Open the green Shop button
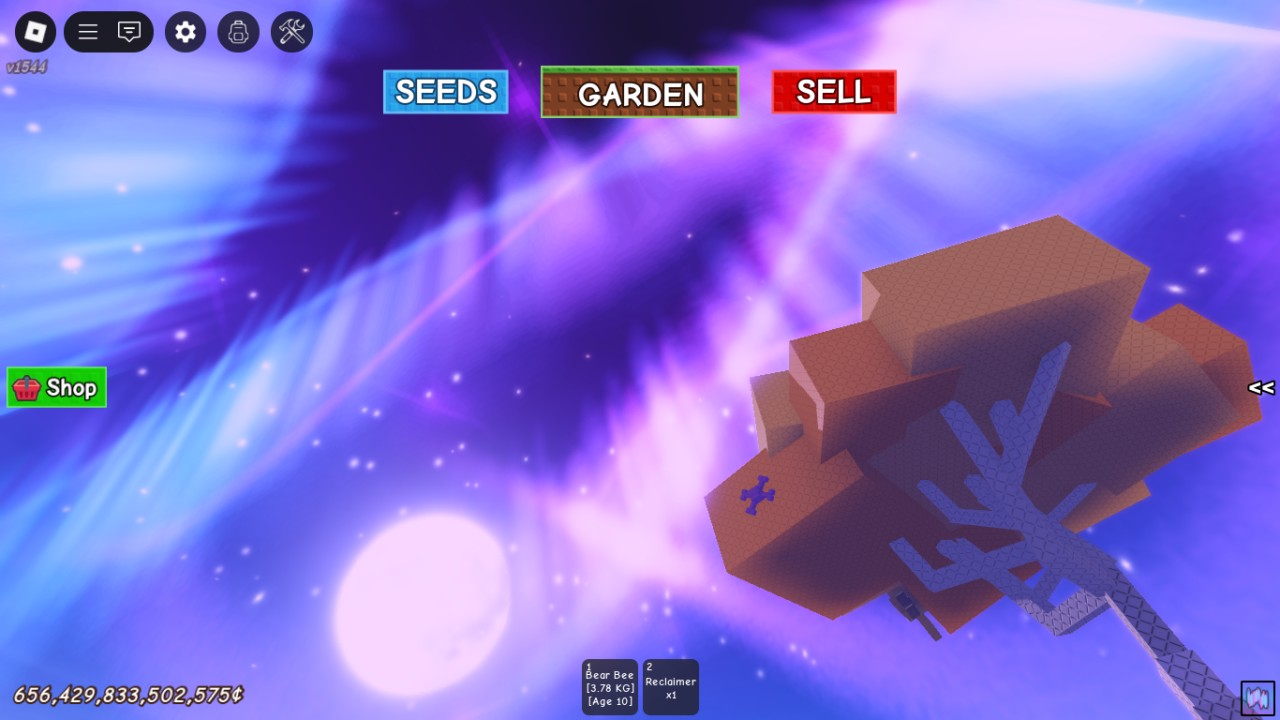Viewport: 1280px width, 720px height. click(x=57, y=388)
